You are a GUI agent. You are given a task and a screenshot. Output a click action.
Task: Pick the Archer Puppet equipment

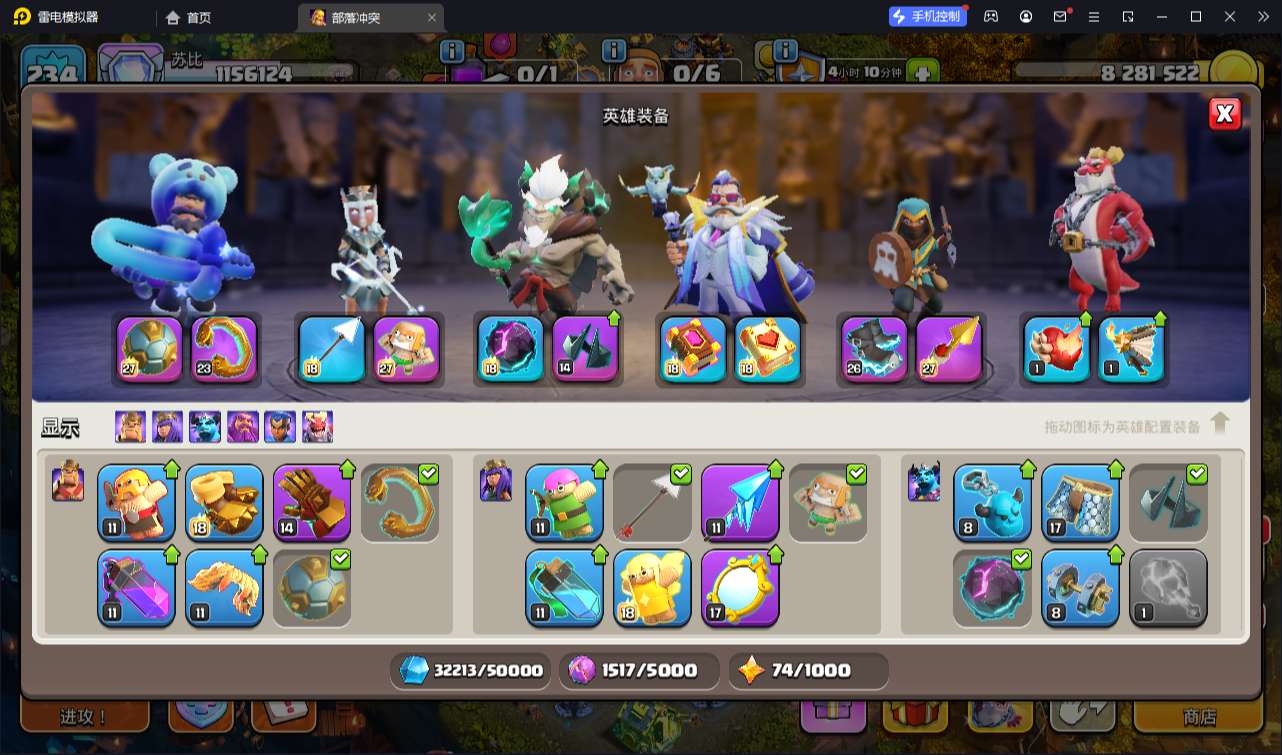click(564, 502)
